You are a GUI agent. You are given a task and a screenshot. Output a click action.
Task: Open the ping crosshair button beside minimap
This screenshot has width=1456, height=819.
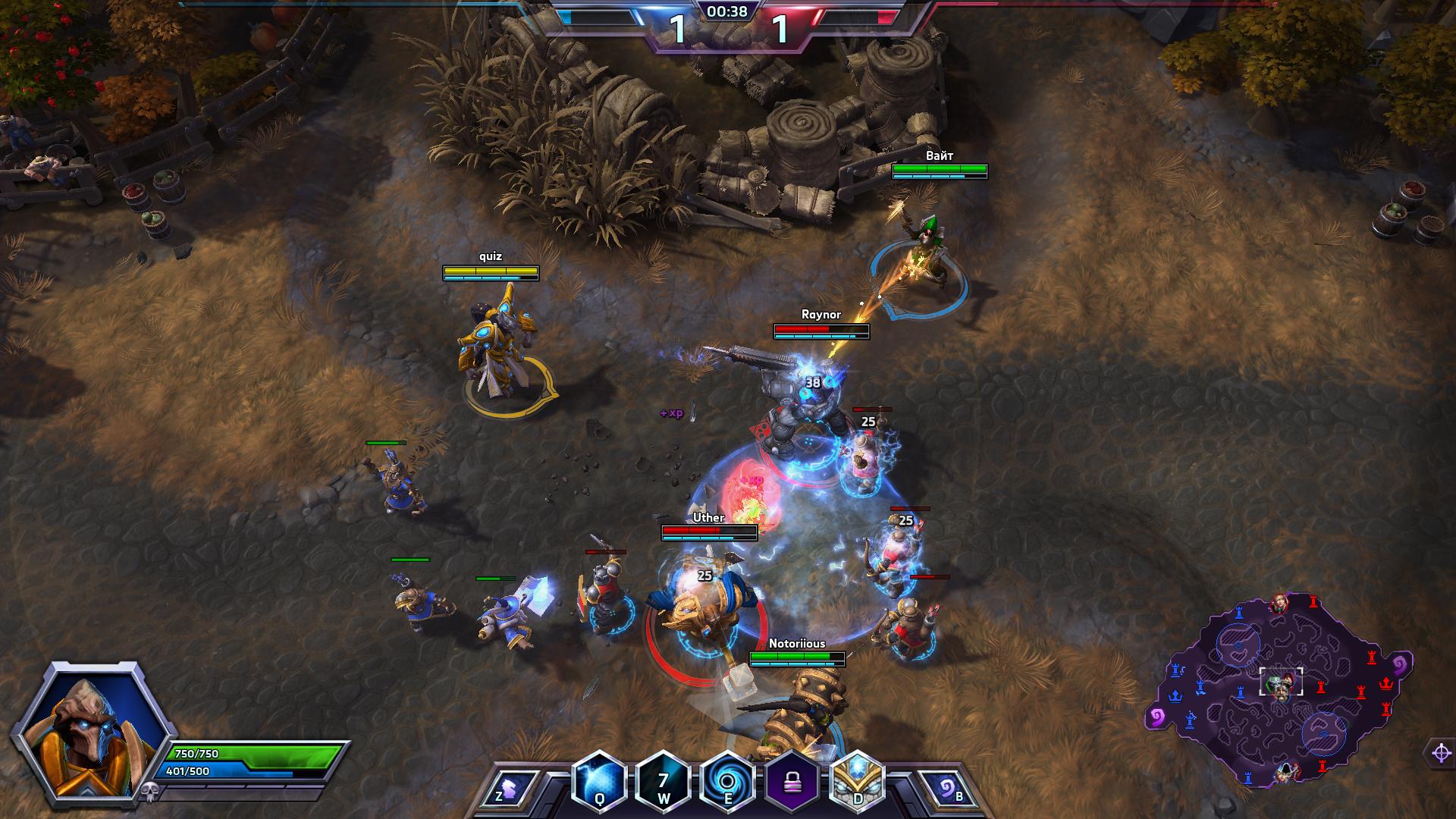(1441, 753)
